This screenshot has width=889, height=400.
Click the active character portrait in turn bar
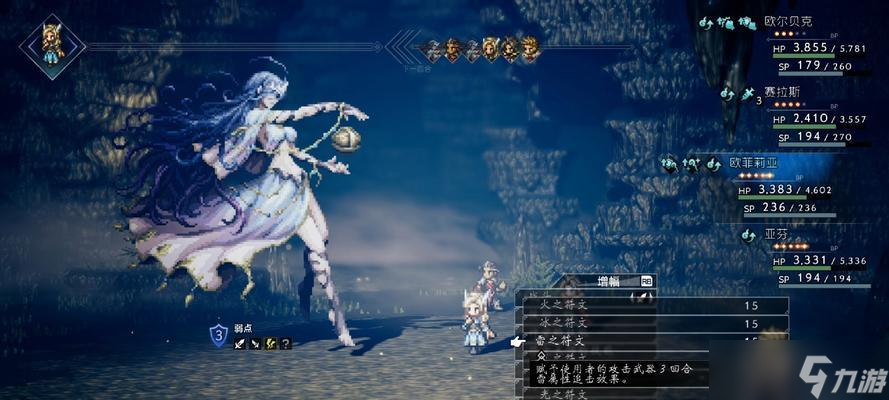[x=52, y=44]
